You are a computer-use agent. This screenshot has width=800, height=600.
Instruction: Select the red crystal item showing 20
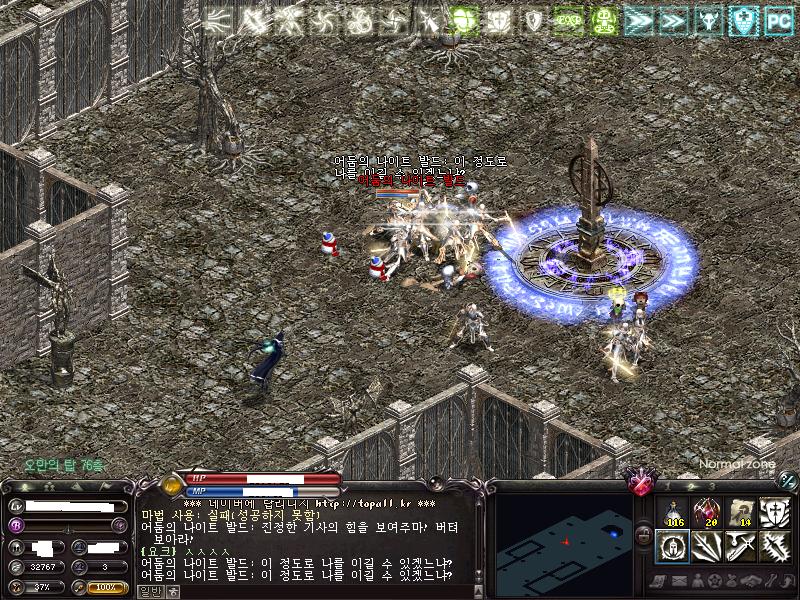tap(707, 512)
